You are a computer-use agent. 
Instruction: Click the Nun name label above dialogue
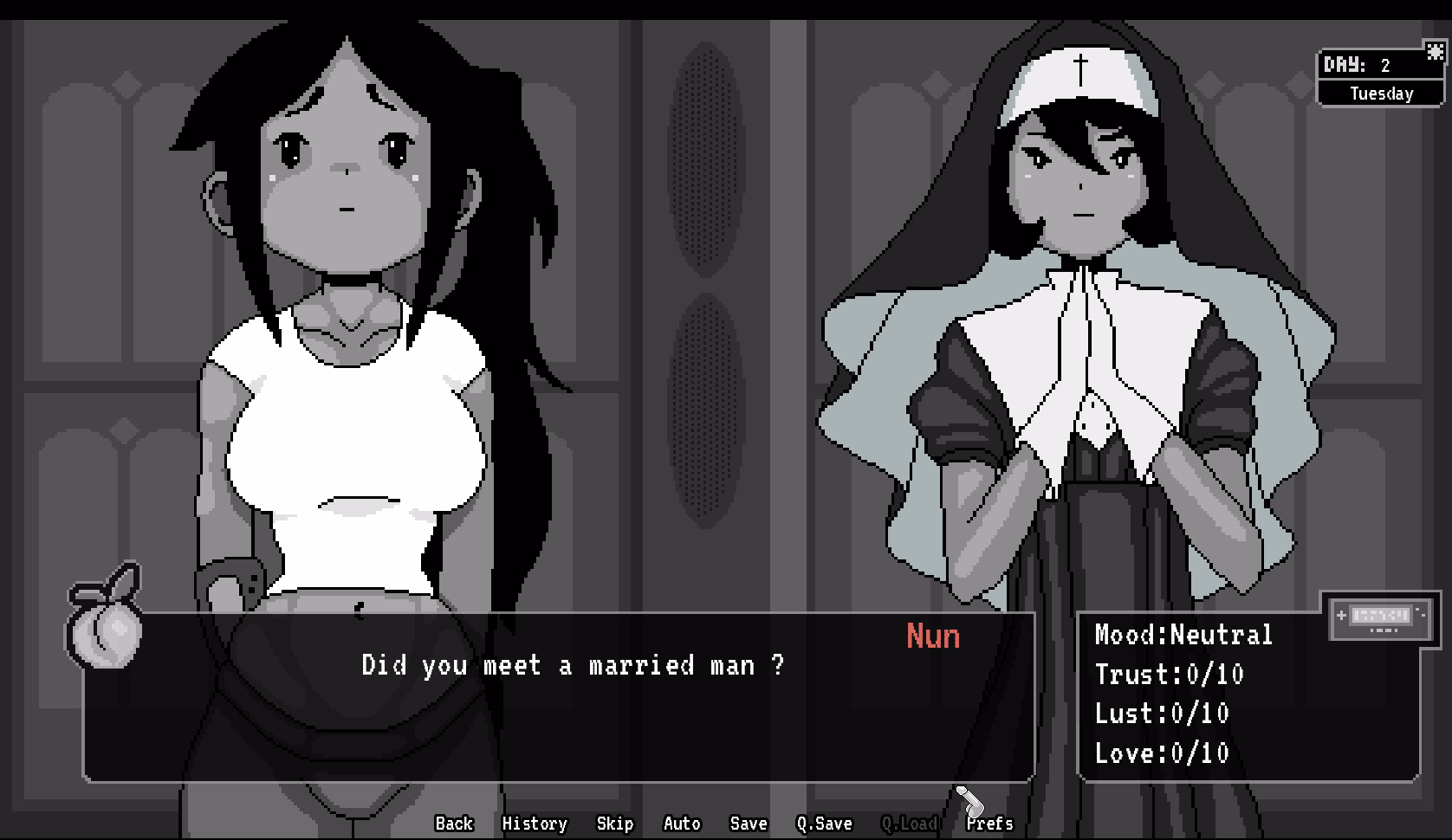tap(931, 637)
